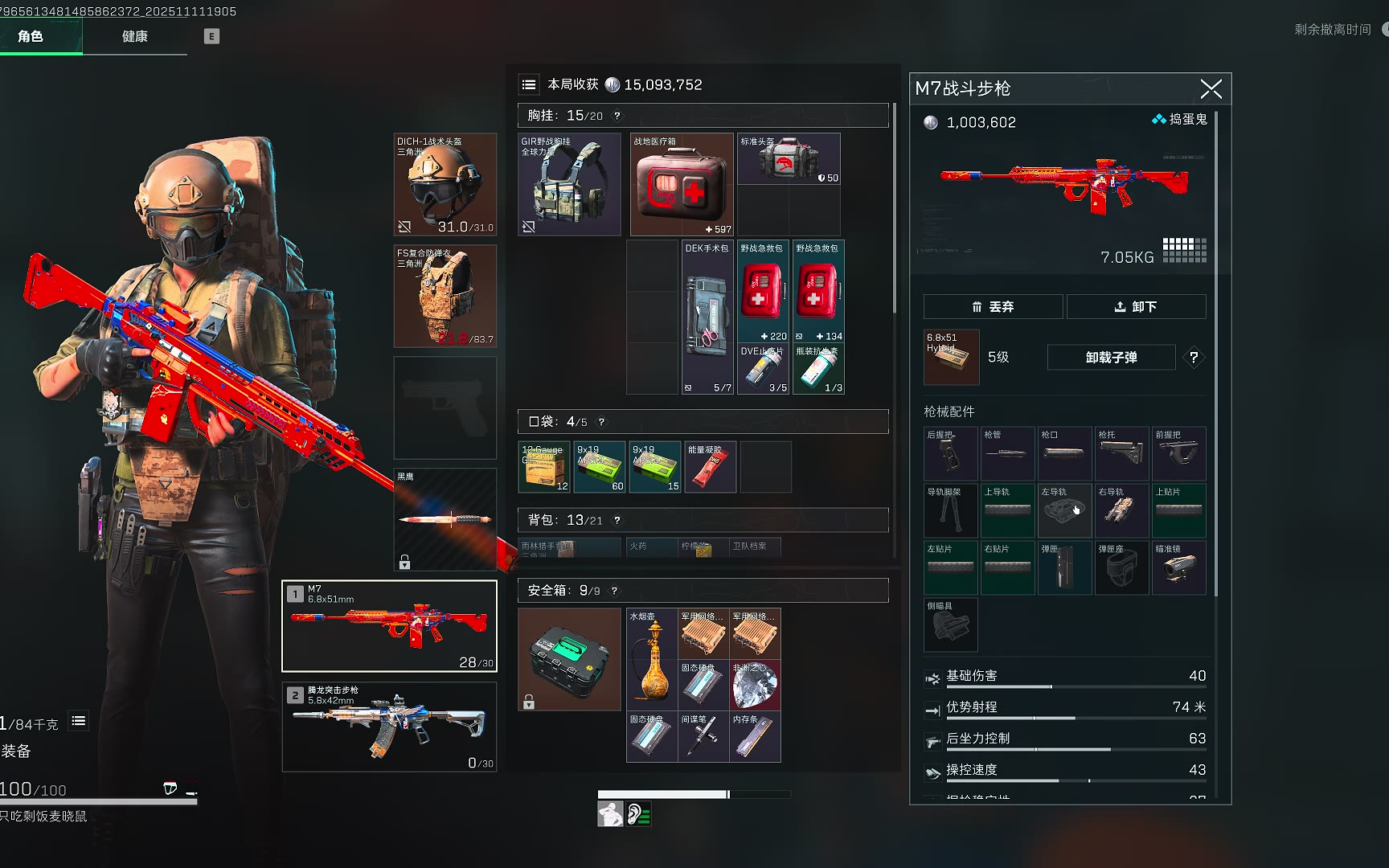Viewport: 1389px width, 868px height.
Task: Select the 12 Gauge ammo box in pockets
Action: 544,467
